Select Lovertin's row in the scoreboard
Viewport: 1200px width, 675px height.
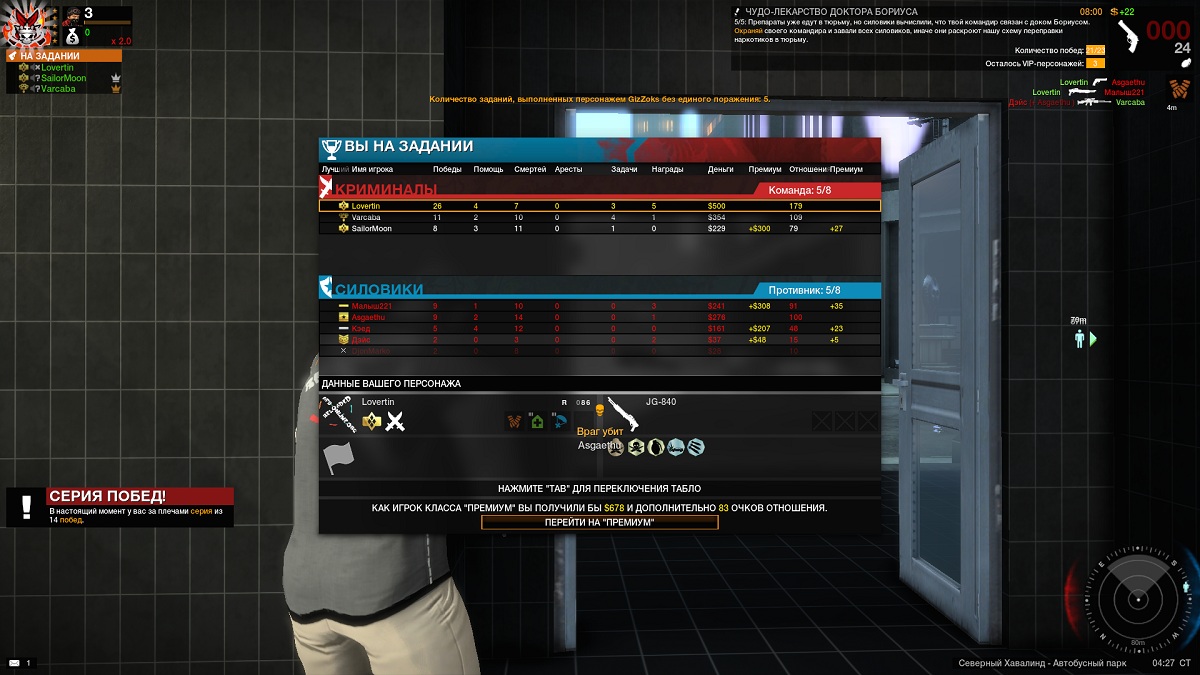599,206
